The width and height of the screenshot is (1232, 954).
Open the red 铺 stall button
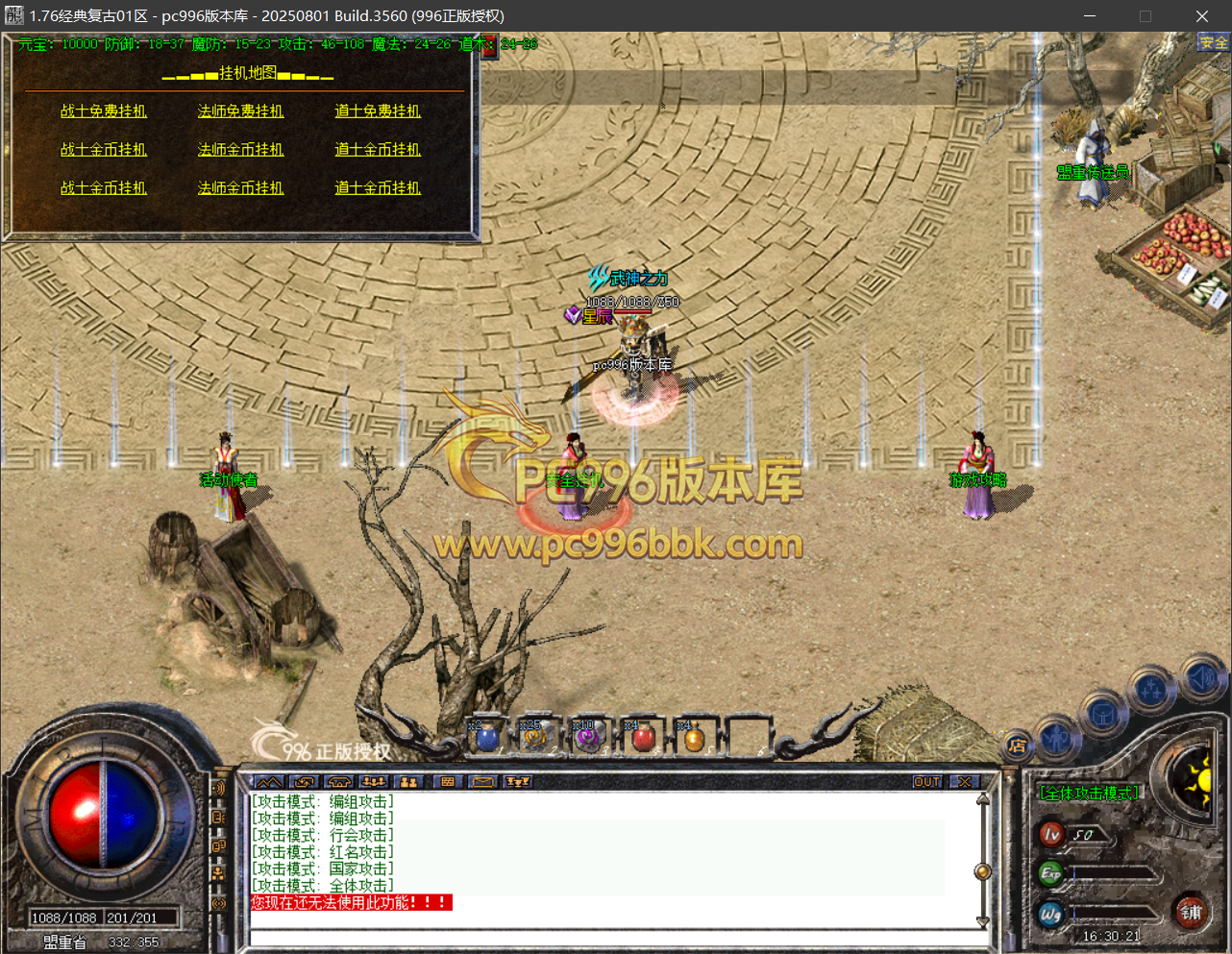[1192, 912]
